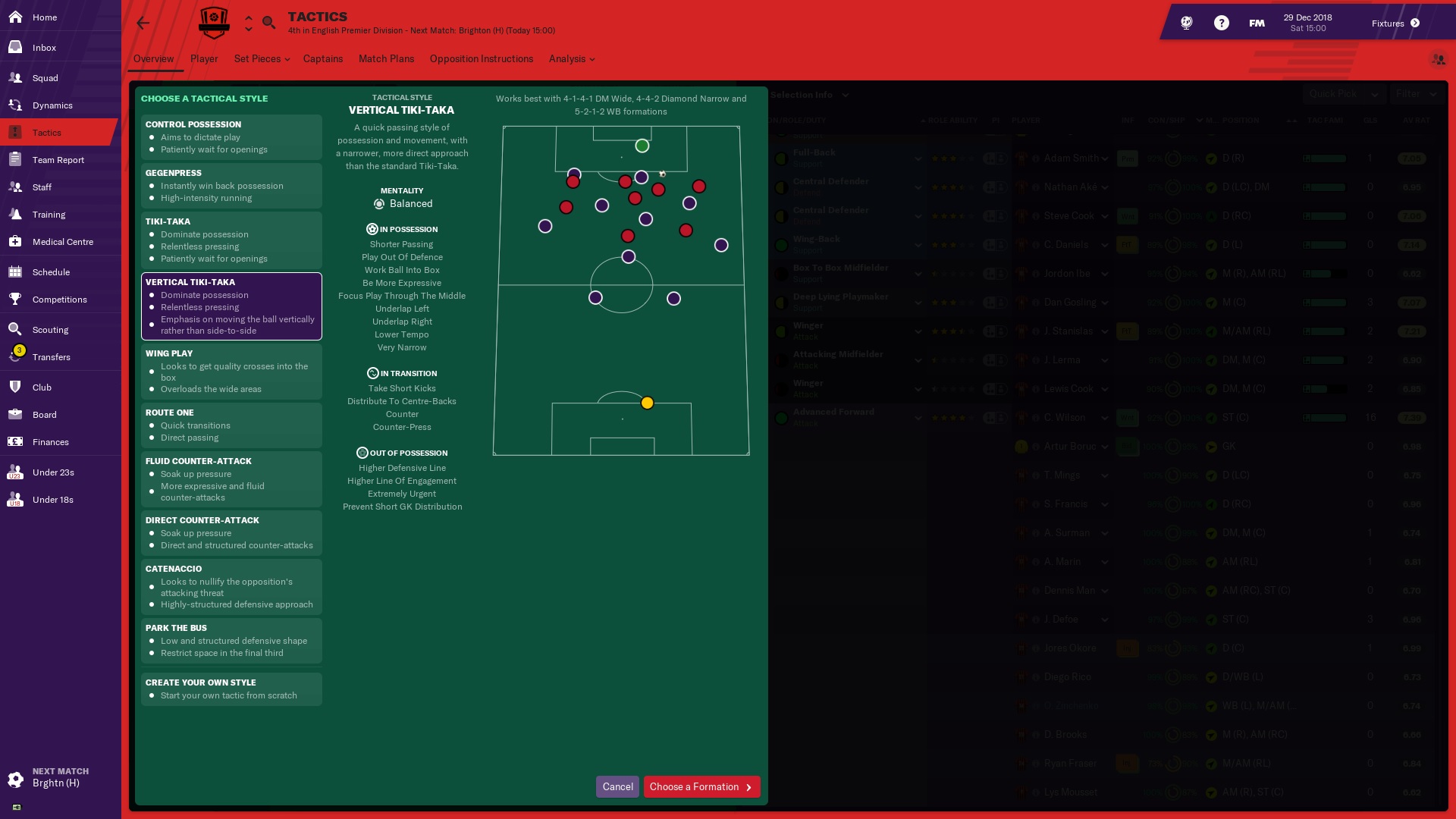Go to the Squad screen
This screenshot has height=819, width=1456.
click(x=45, y=78)
